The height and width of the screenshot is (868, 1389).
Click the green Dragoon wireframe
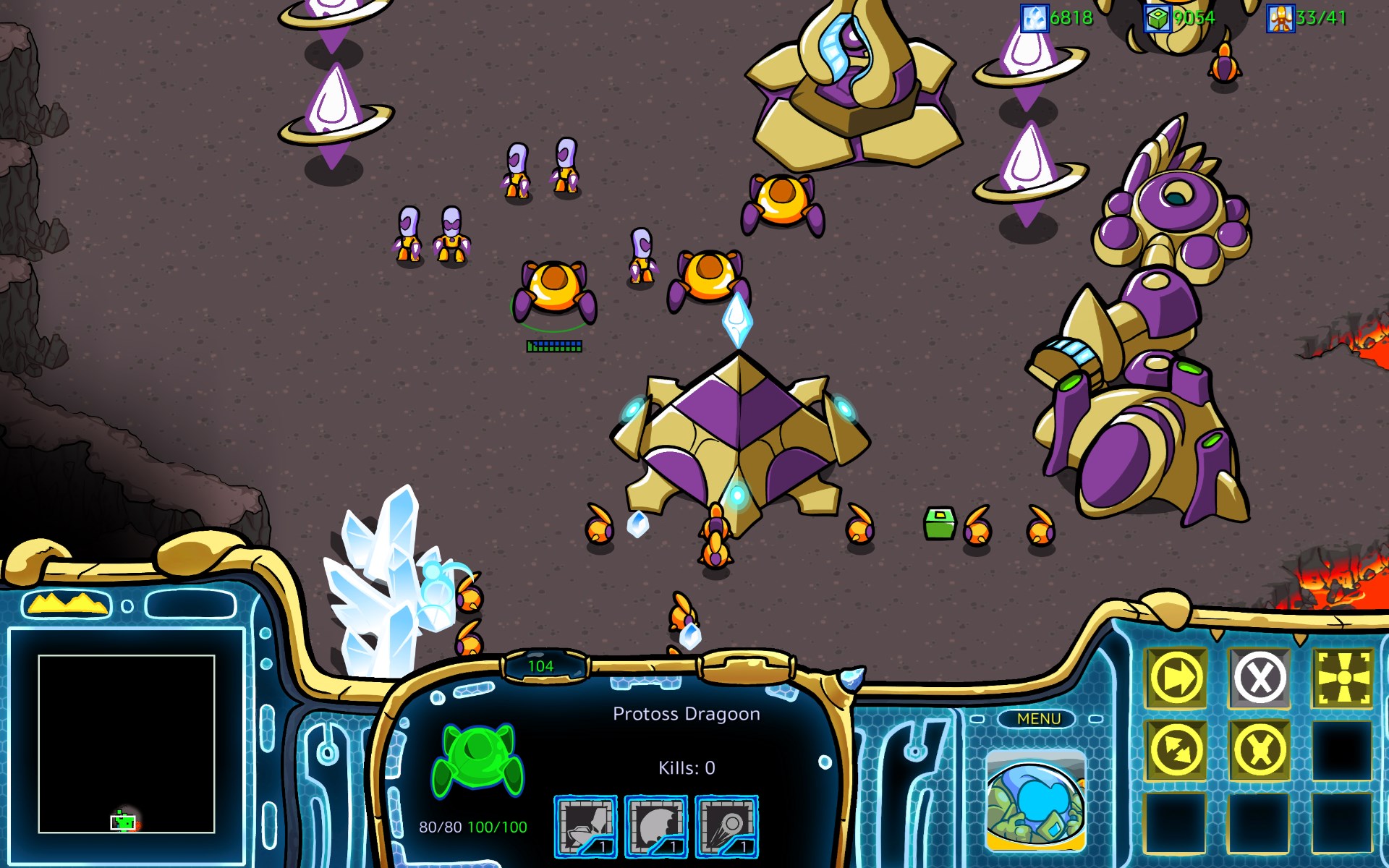pos(477,759)
